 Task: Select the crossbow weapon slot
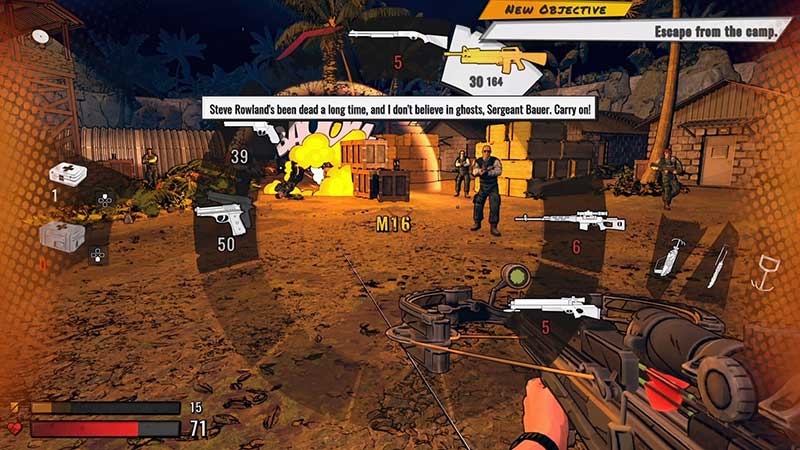552,305
